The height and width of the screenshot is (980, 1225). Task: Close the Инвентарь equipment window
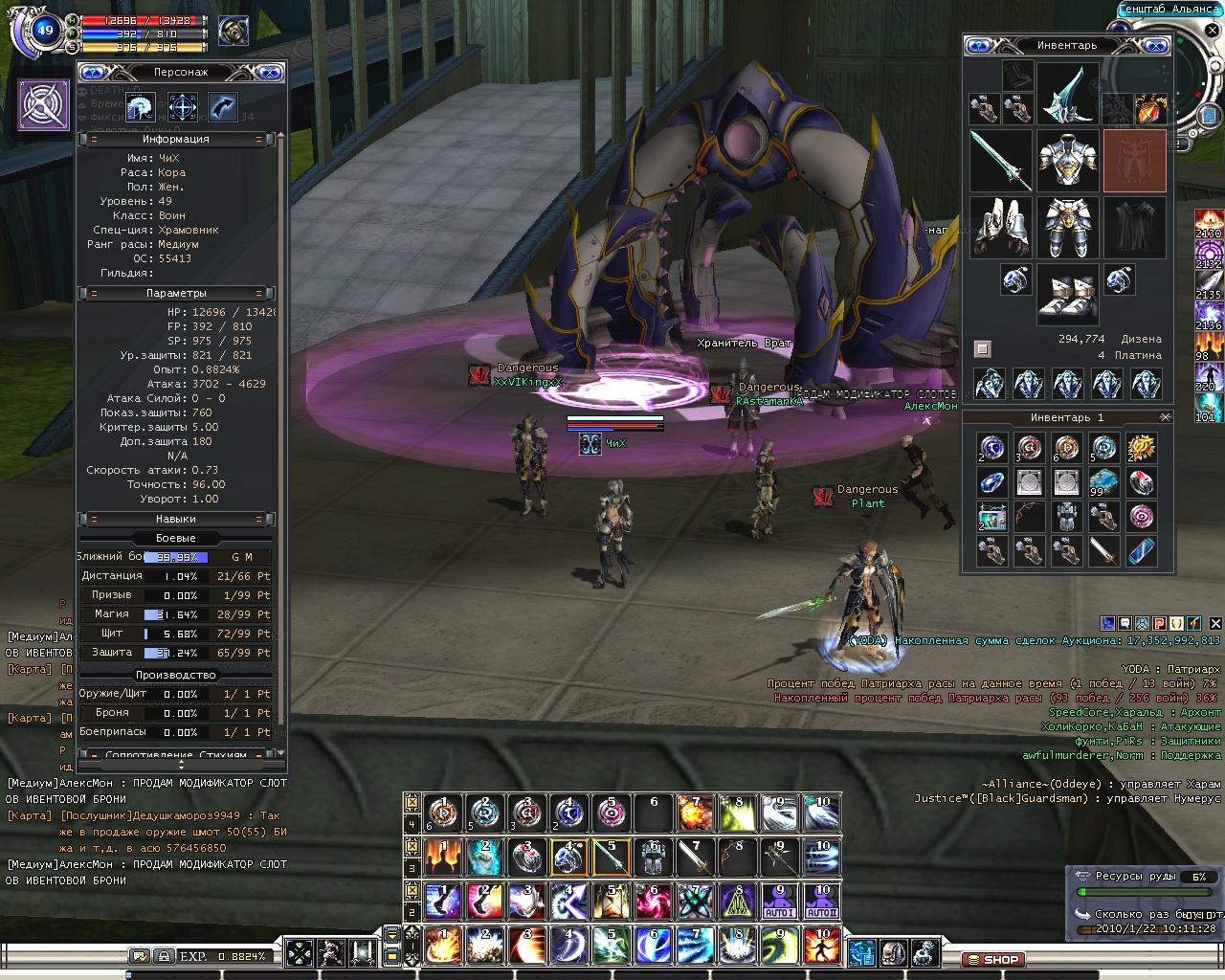(1156, 45)
